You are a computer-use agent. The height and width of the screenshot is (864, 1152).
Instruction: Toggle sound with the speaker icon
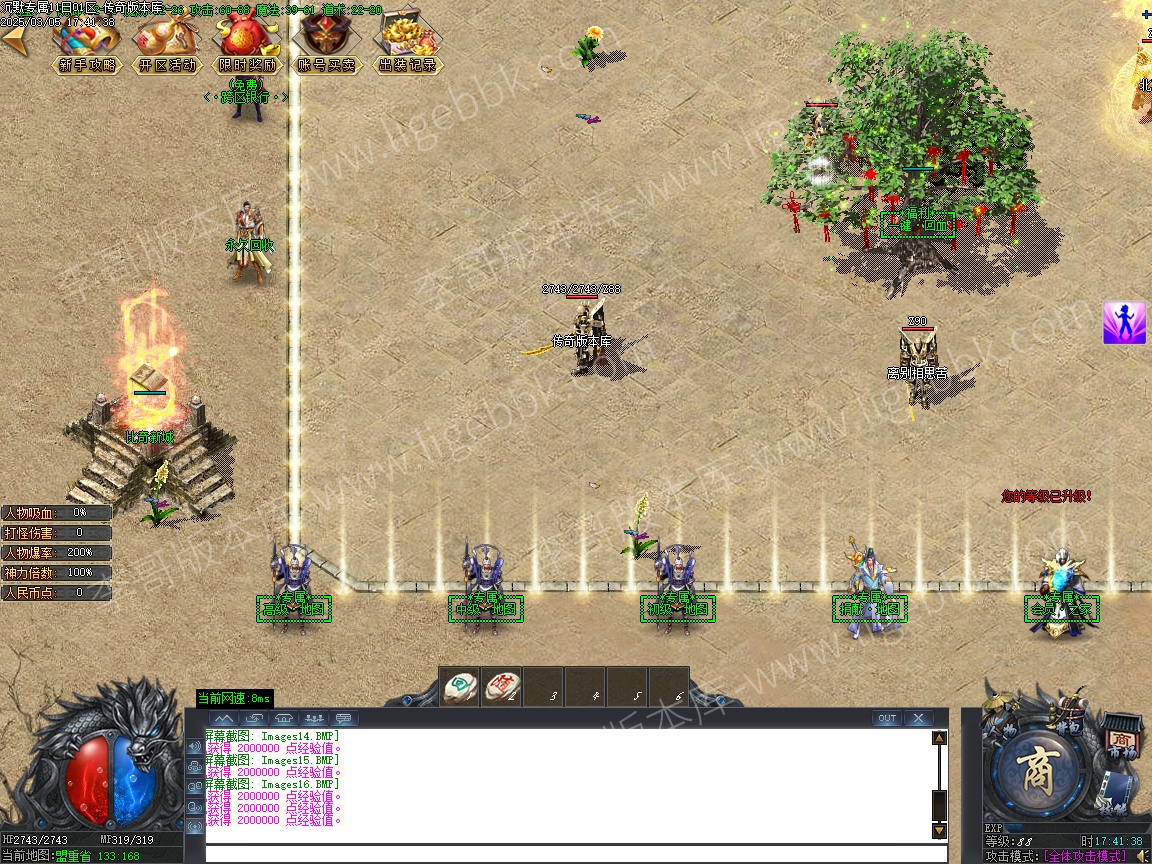[x=1141, y=856]
